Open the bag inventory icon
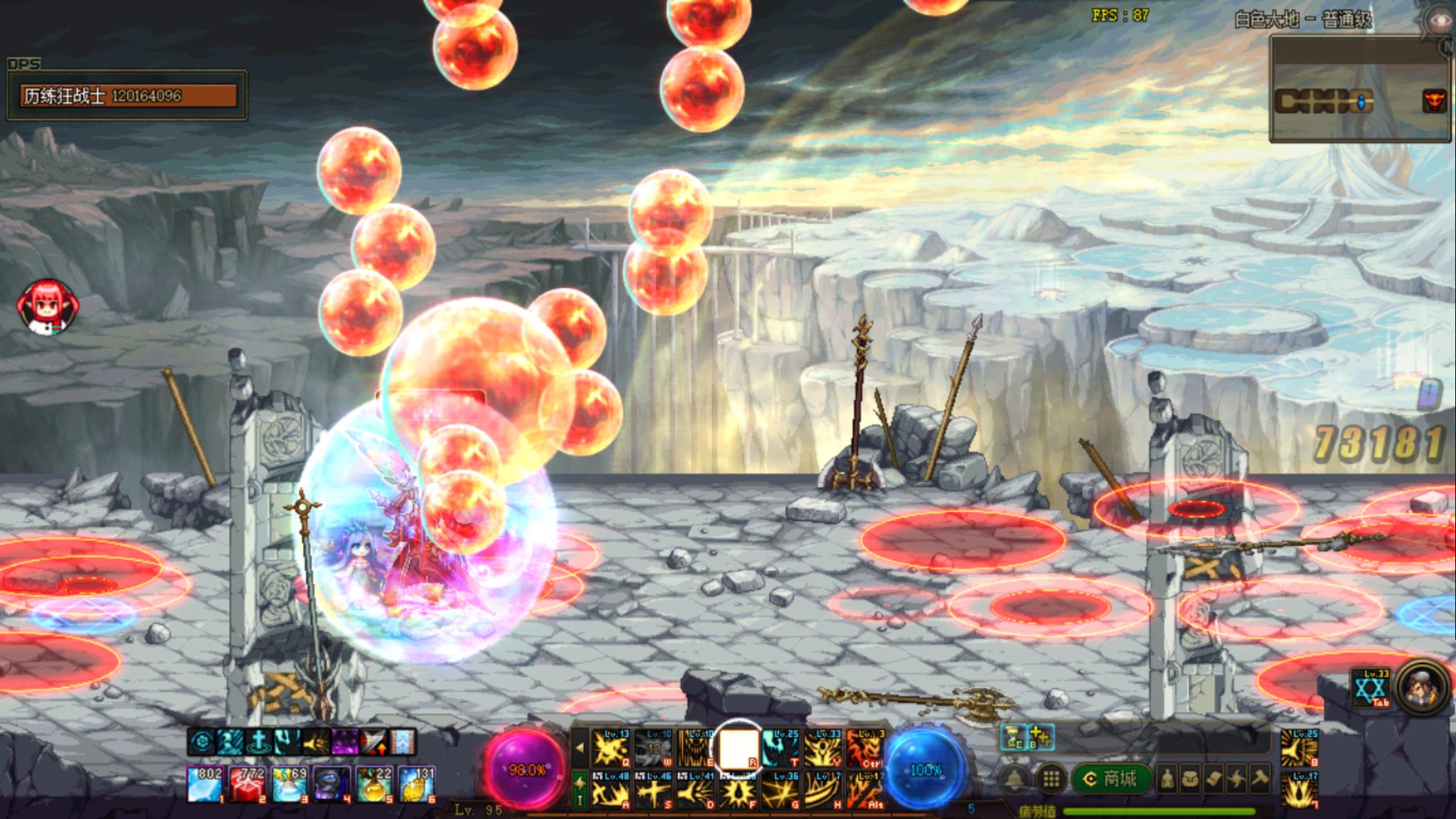Screen dimensions: 1456x819 pos(1190,780)
